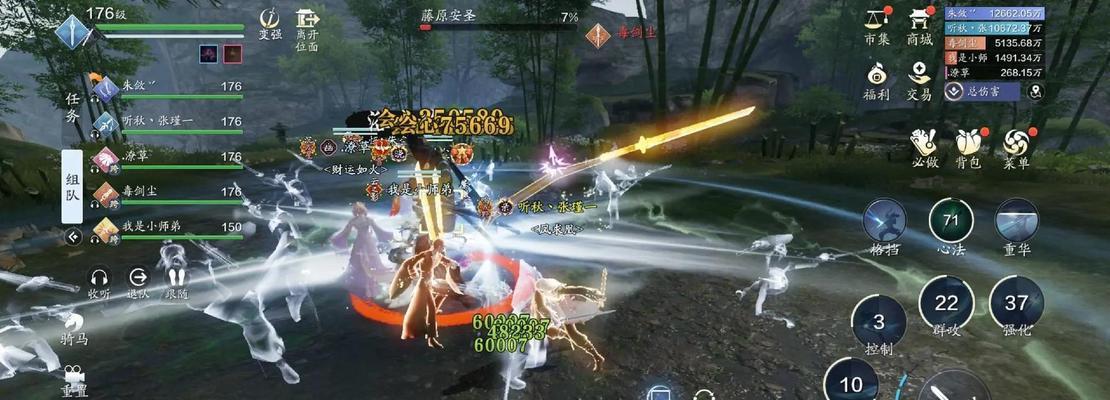Use the 强化 enhance skill
This screenshot has height=400, width=1110.
point(1016,304)
